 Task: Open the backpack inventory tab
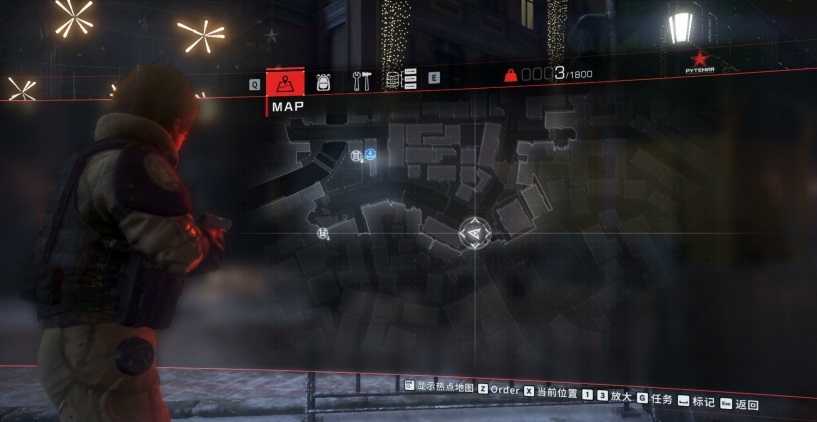pos(324,81)
